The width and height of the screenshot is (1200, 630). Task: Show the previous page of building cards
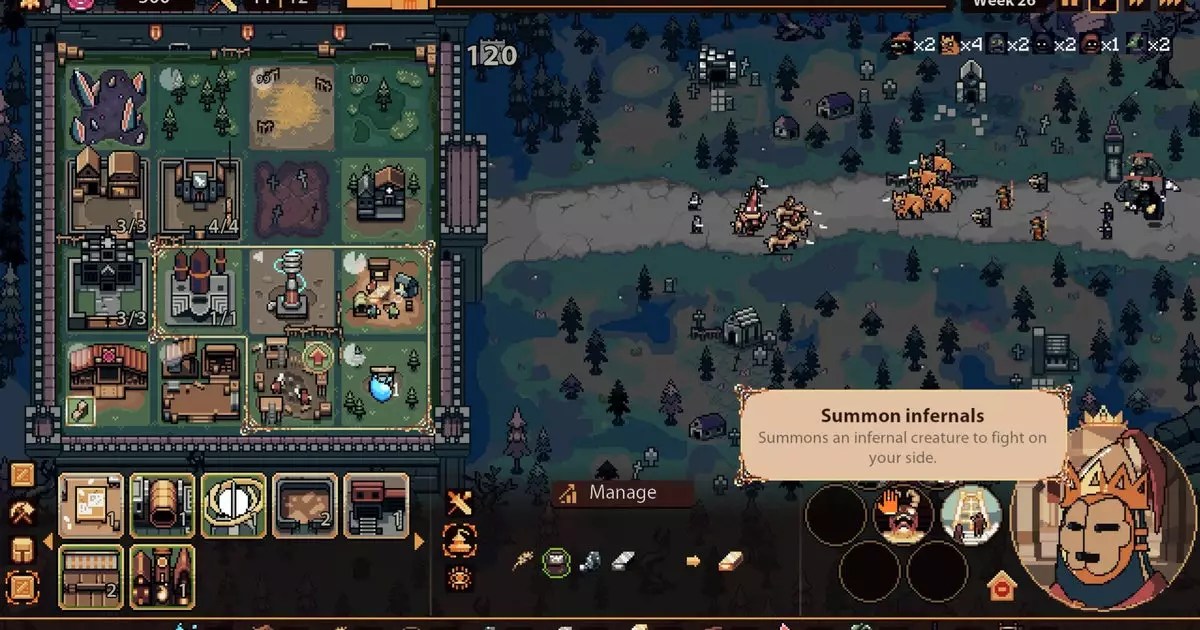click(x=45, y=542)
